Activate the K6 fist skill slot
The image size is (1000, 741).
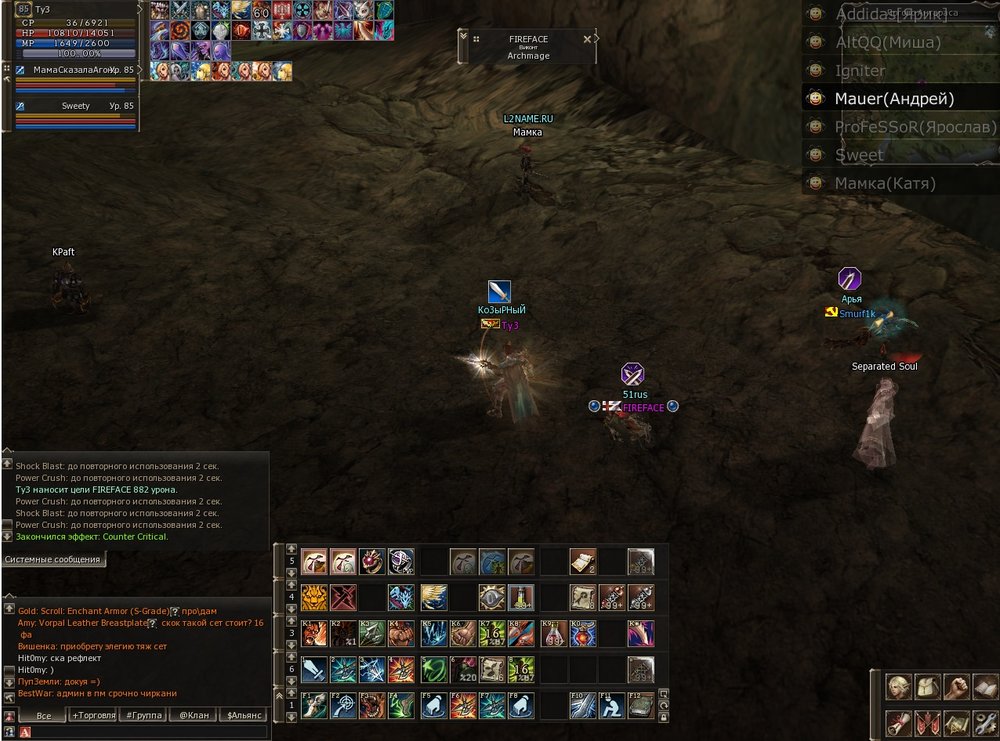[x=463, y=634]
